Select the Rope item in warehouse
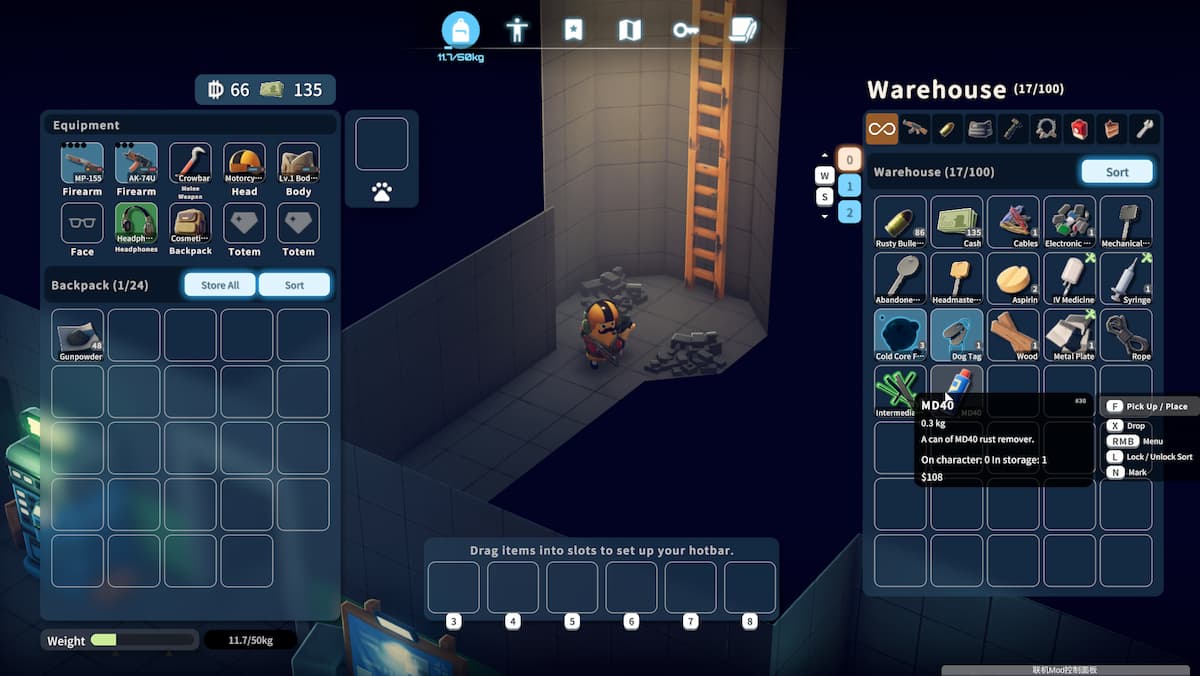This screenshot has width=1200, height=676. pos(1126,335)
